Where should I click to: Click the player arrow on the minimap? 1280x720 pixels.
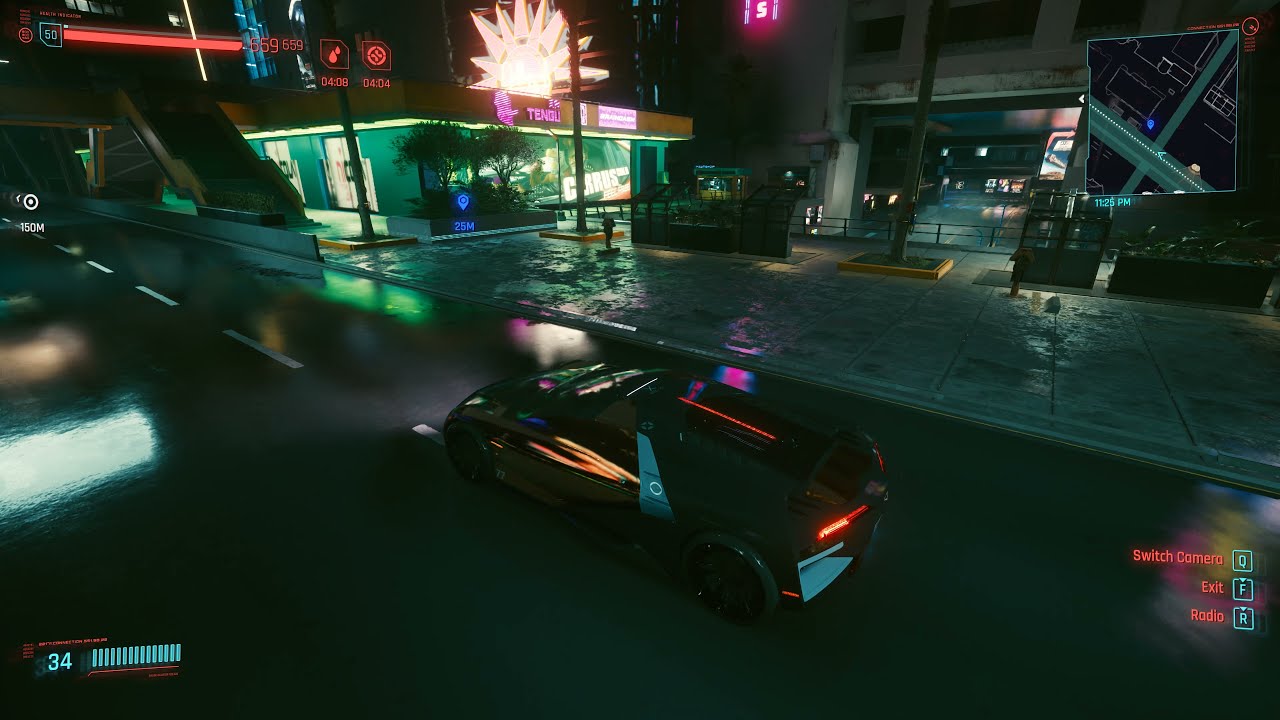(1160, 155)
